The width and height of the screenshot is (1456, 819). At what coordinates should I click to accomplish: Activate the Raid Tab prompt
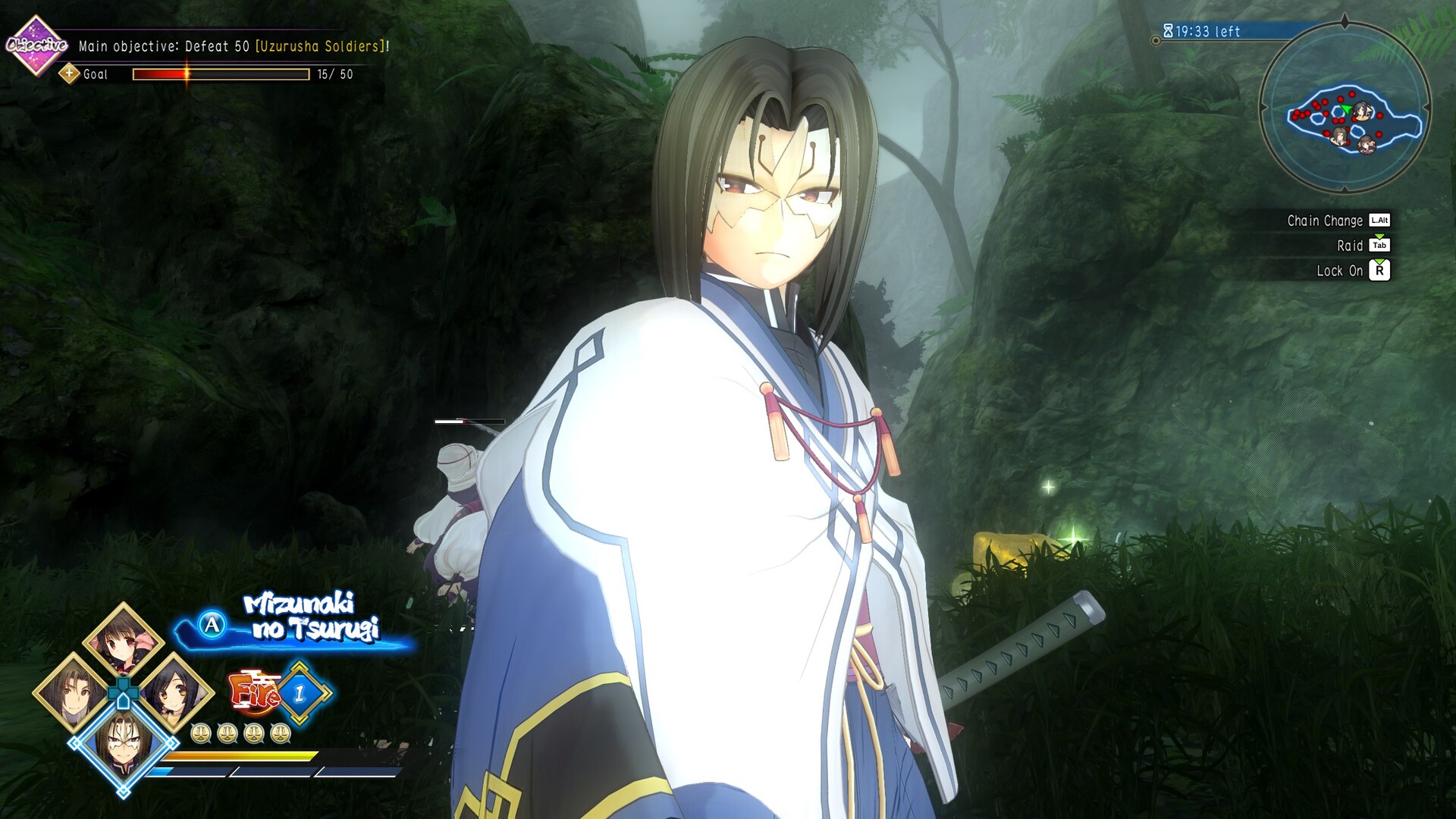click(1379, 245)
